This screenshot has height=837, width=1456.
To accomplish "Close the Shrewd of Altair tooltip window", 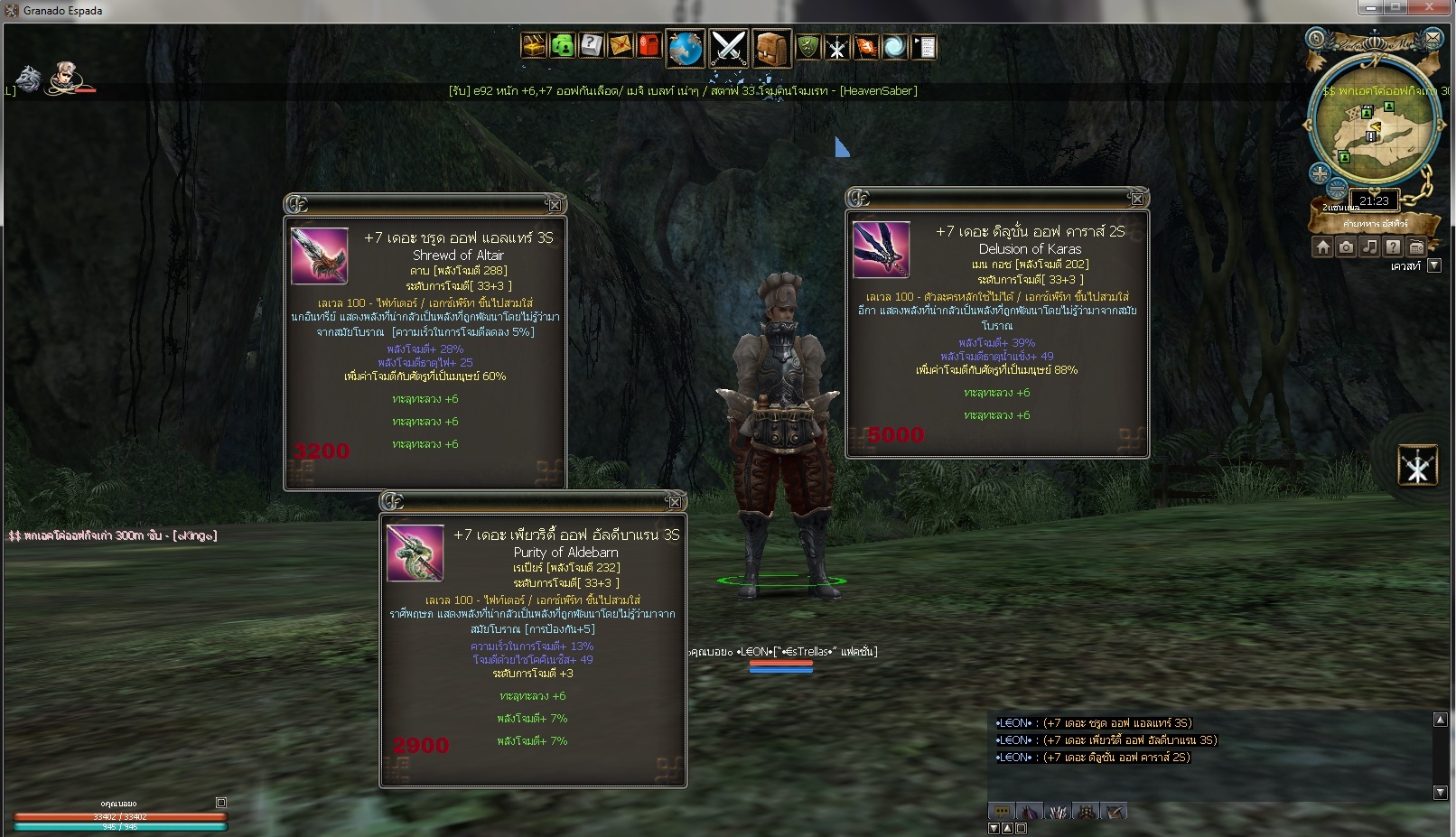I will 555,205.
